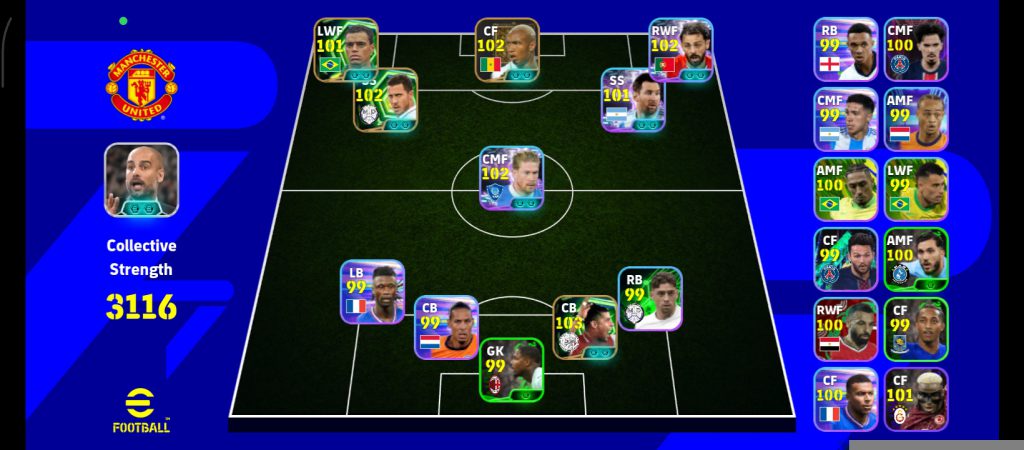The height and width of the screenshot is (450, 1024).
Task: Pick the substitute CF 101 Galatasaray card
Action: (x=915, y=399)
